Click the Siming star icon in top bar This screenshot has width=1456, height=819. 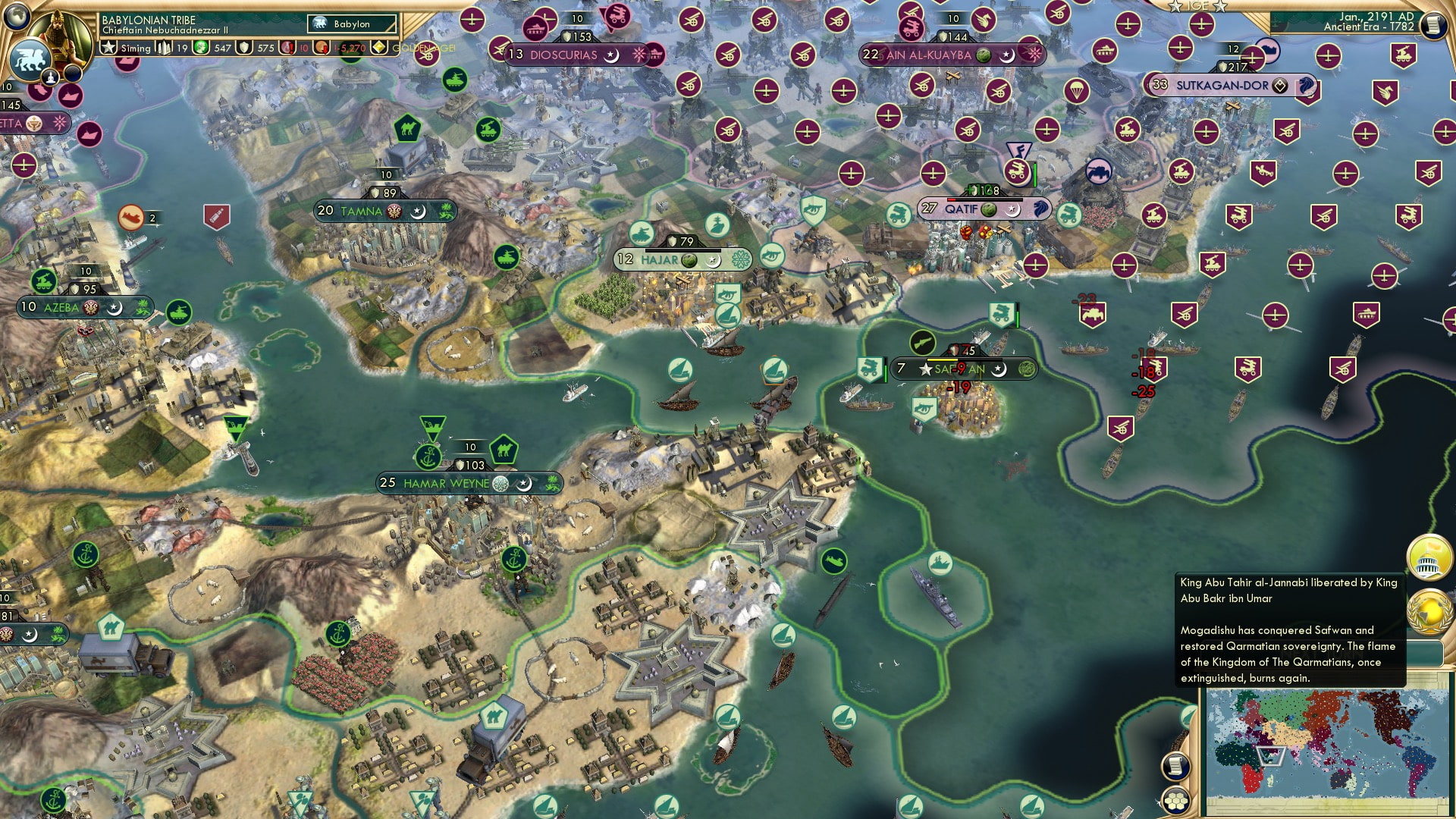pos(110,47)
